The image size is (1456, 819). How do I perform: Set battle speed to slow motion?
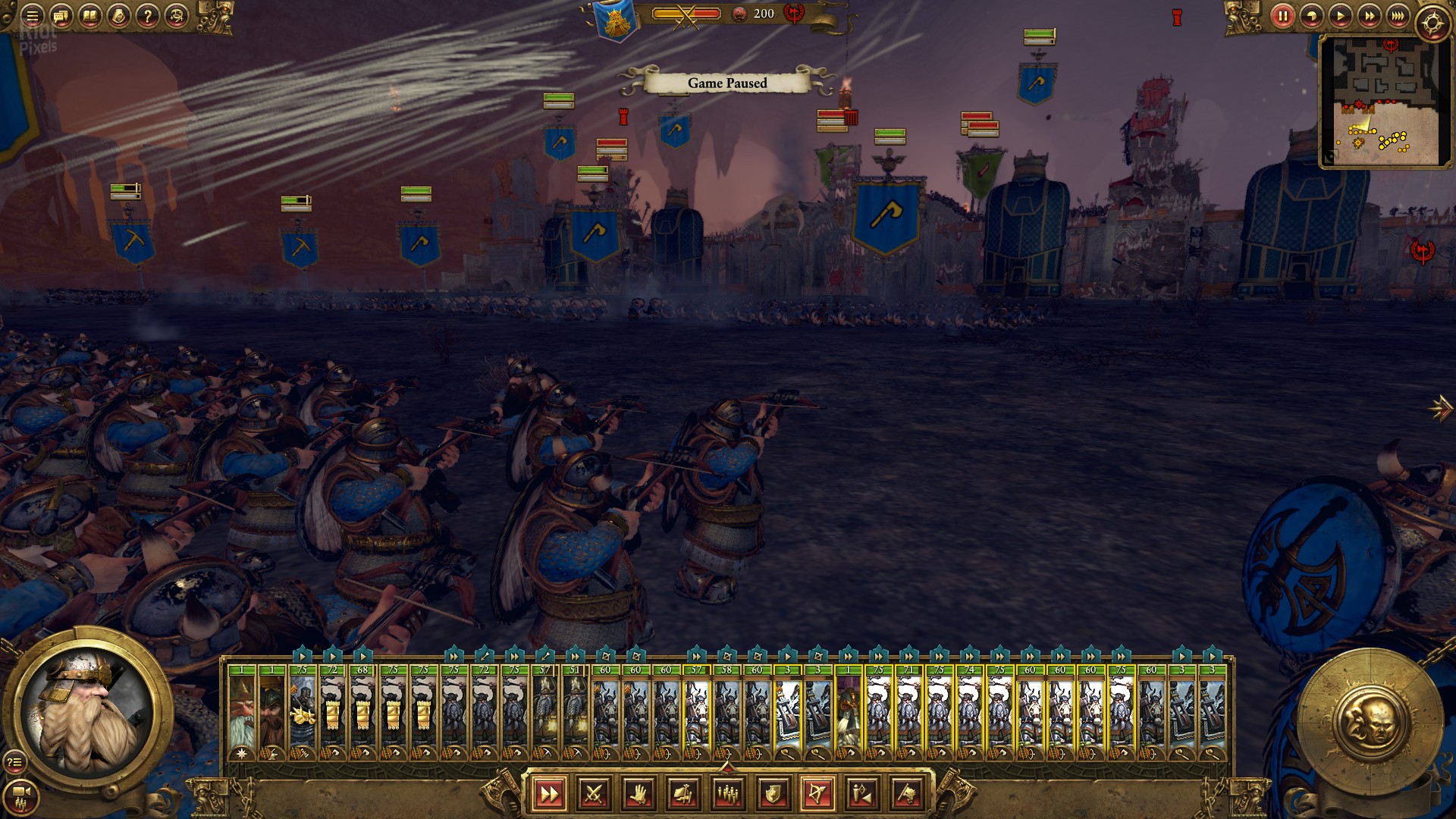point(1311,16)
